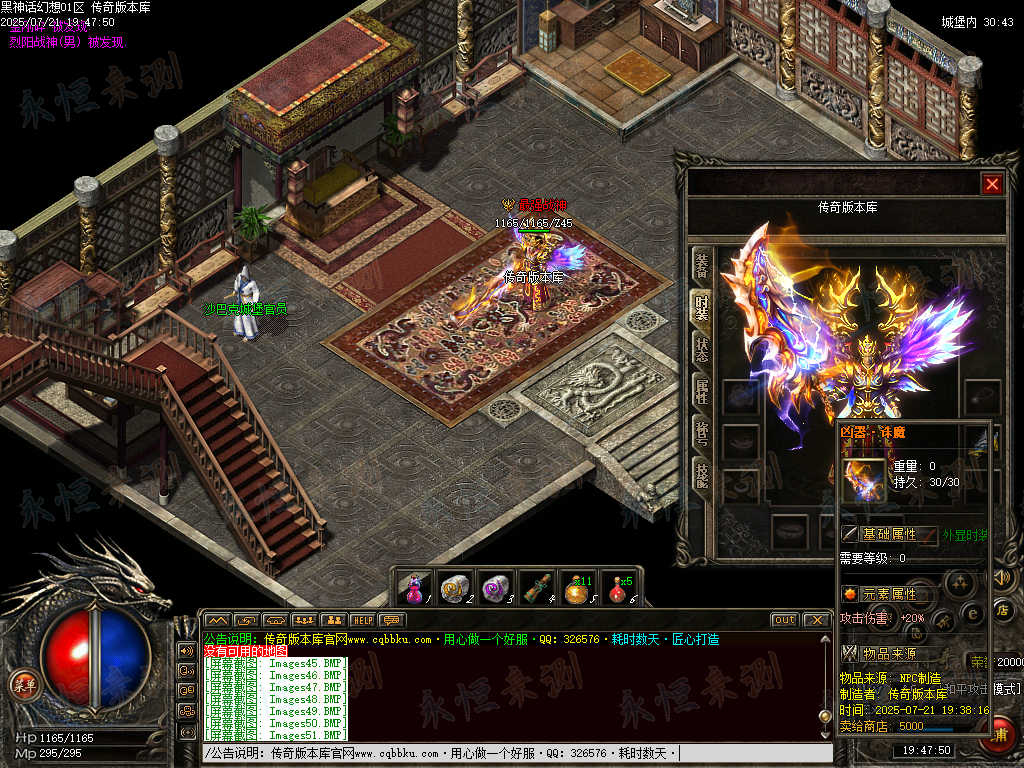Image resolution: width=1024 pixels, height=768 pixels.
Task: Click the HELP button above the chat
Action: coord(362,620)
